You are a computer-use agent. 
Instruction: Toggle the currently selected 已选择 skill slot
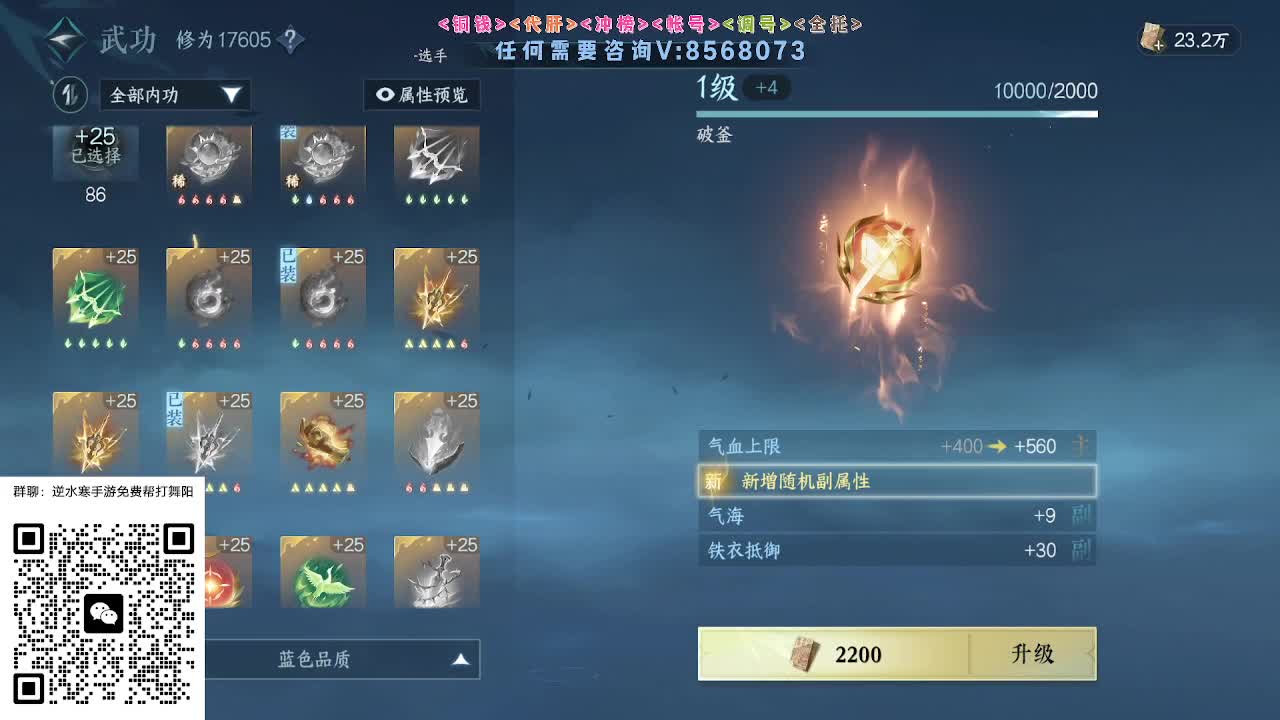(95, 150)
